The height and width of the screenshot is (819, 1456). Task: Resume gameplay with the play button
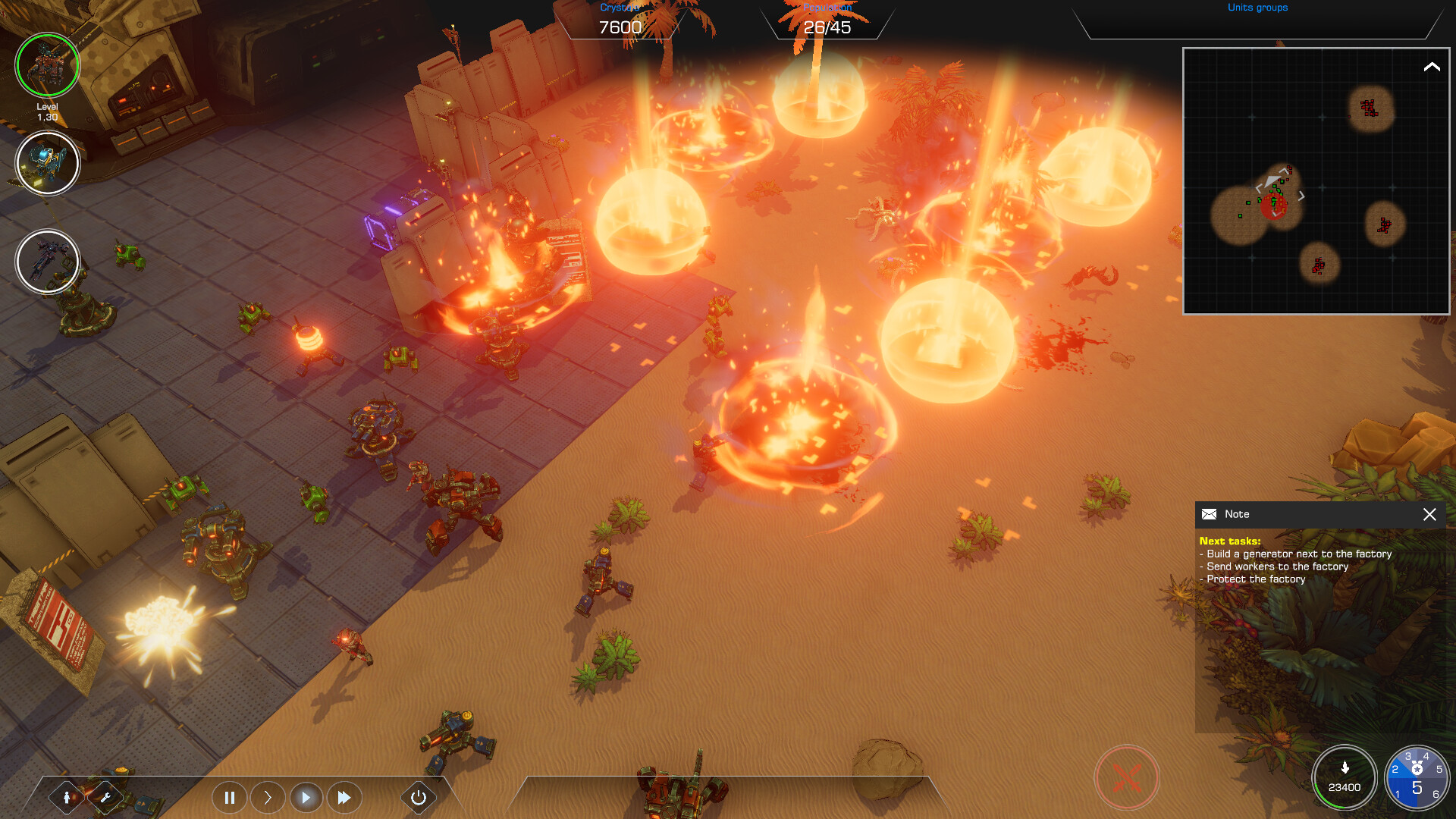coord(307,798)
